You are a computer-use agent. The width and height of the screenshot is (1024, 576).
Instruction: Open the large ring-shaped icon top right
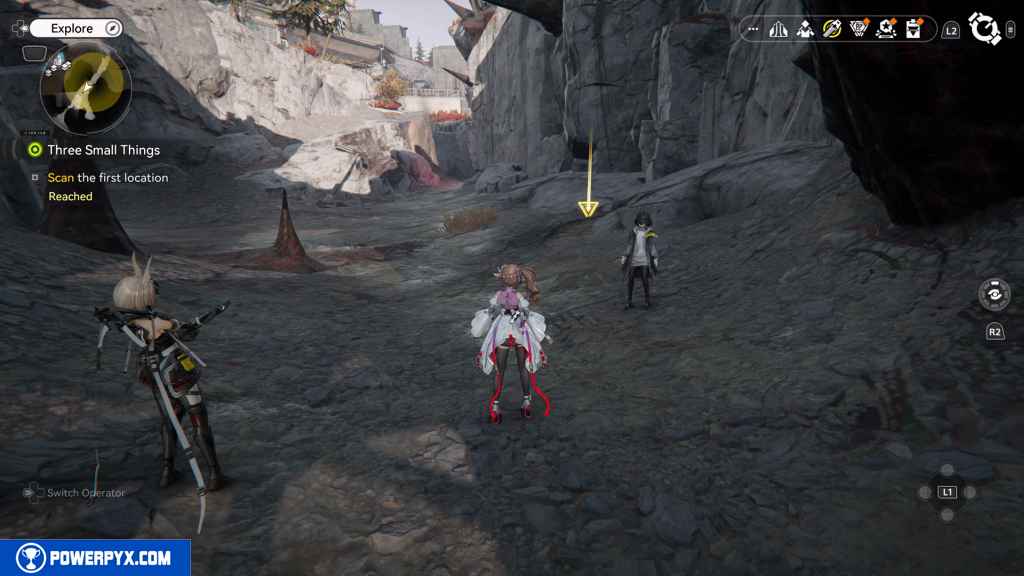click(985, 29)
